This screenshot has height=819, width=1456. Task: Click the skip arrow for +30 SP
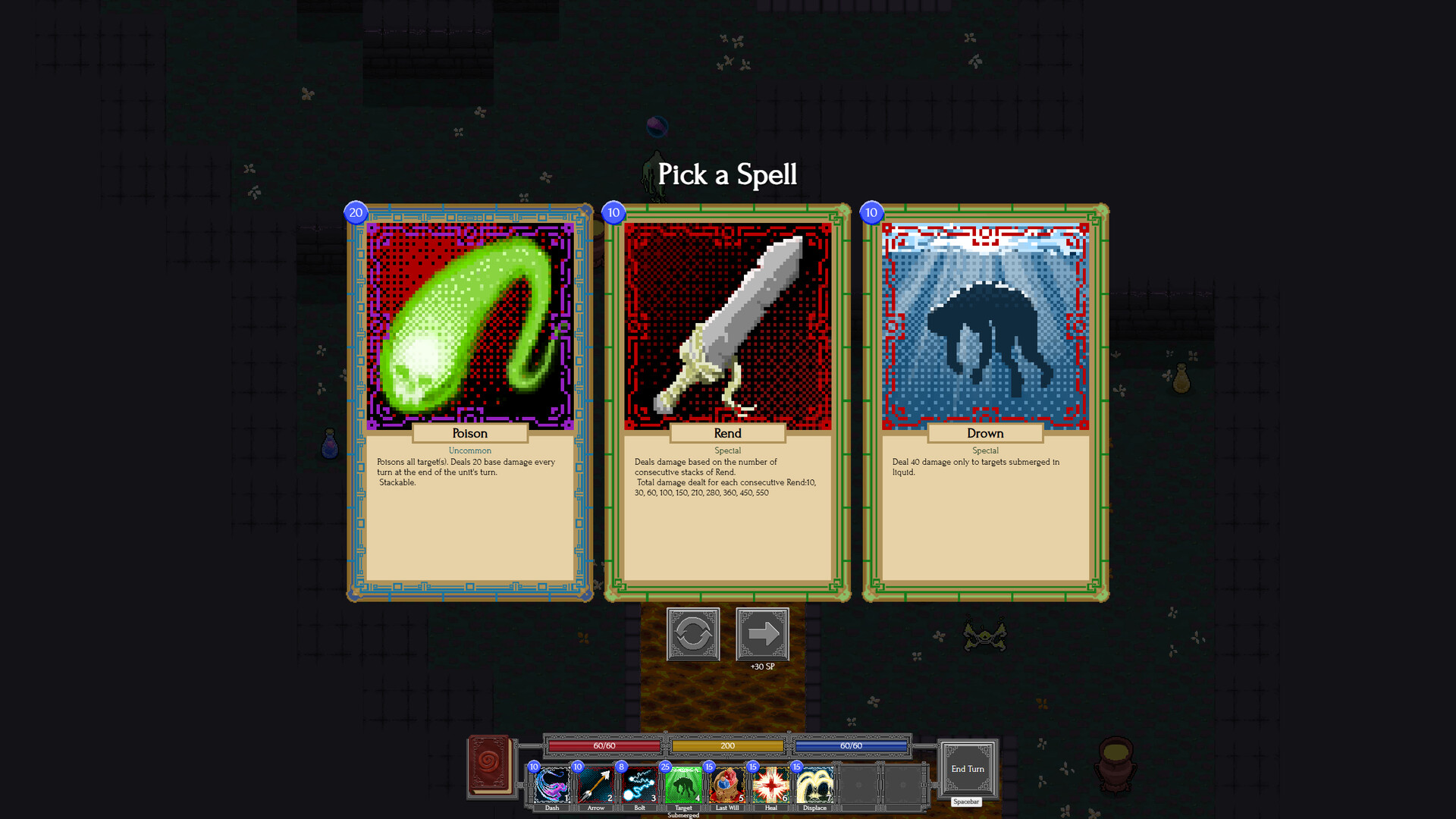(762, 635)
